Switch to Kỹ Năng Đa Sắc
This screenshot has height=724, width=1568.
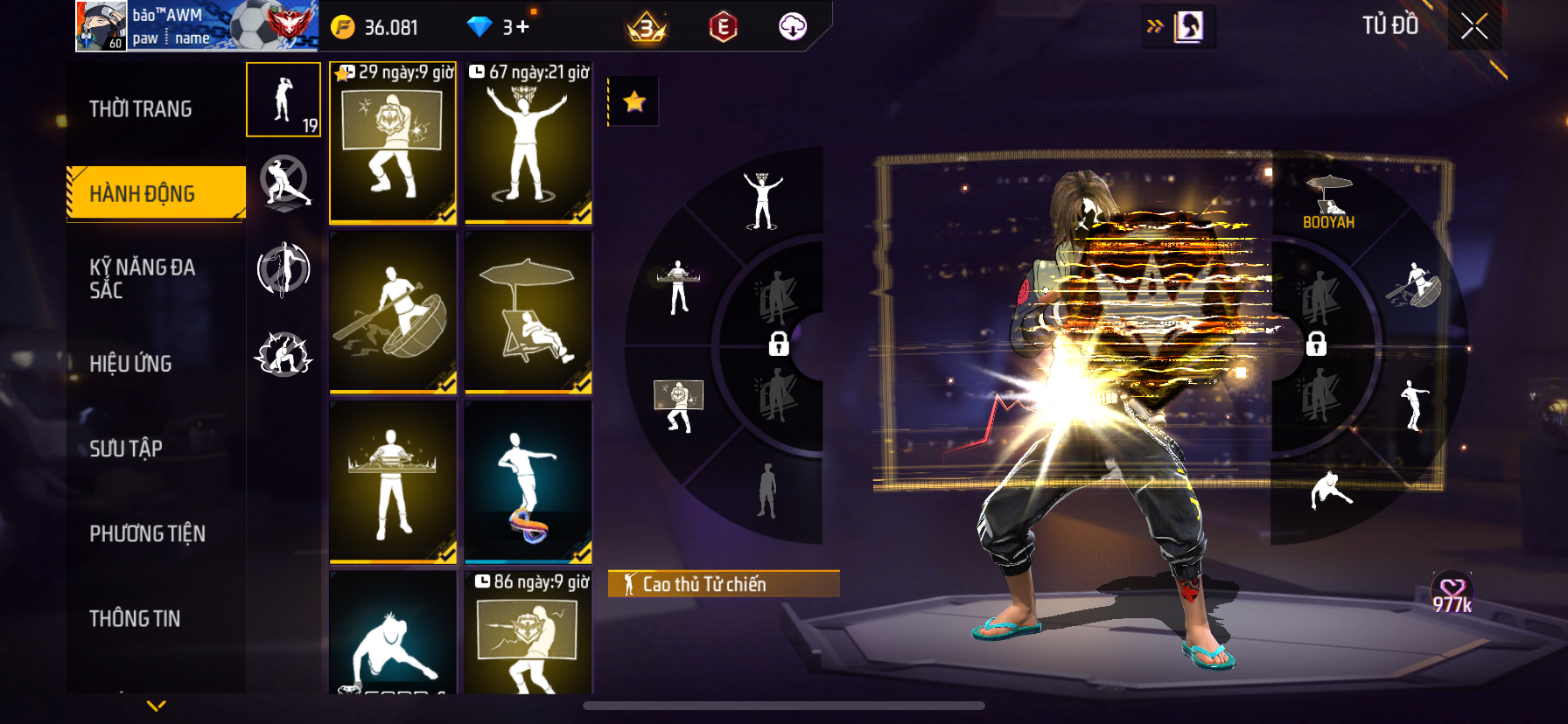pyautogui.click(x=143, y=278)
